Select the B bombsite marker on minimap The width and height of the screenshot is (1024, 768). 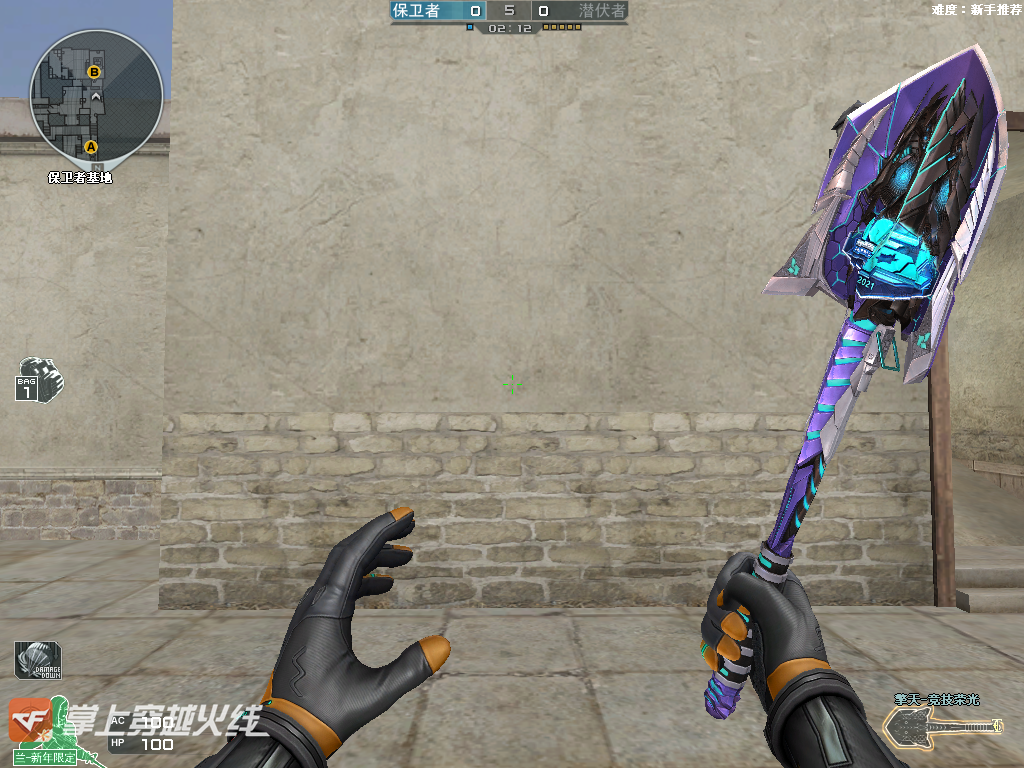(94, 72)
